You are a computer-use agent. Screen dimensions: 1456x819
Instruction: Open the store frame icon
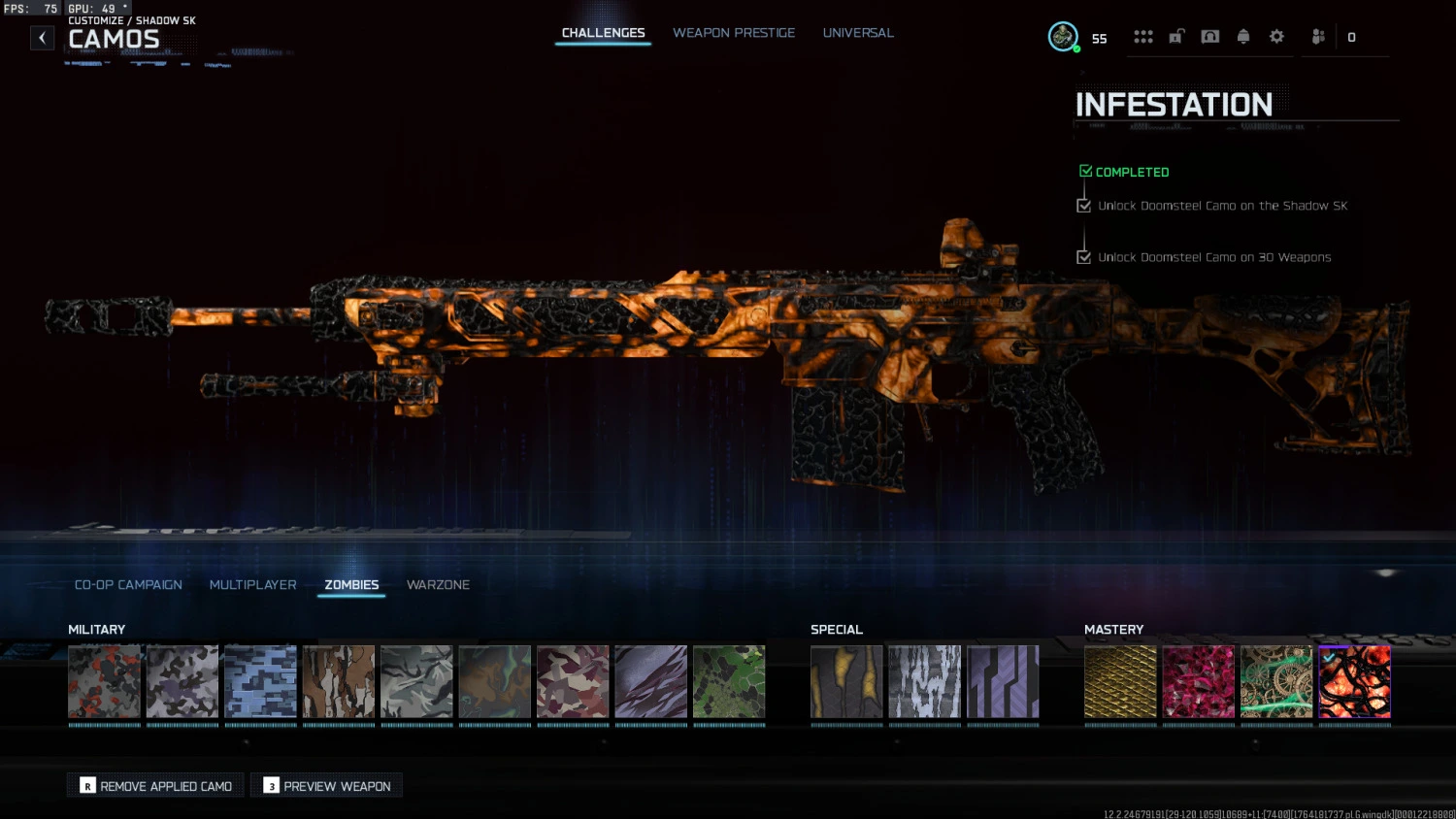(1209, 36)
